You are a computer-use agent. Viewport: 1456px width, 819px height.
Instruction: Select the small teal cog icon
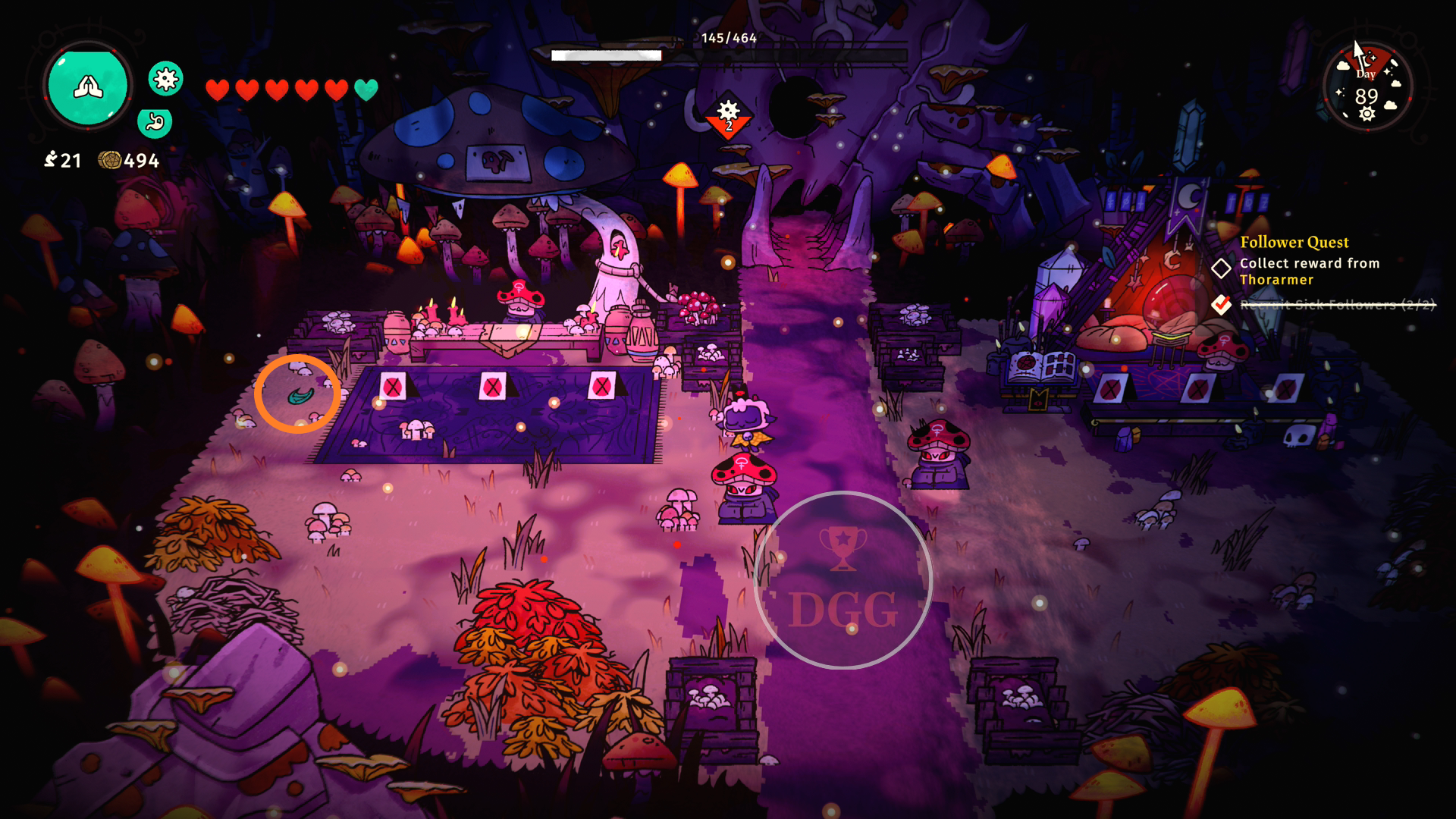[165, 78]
